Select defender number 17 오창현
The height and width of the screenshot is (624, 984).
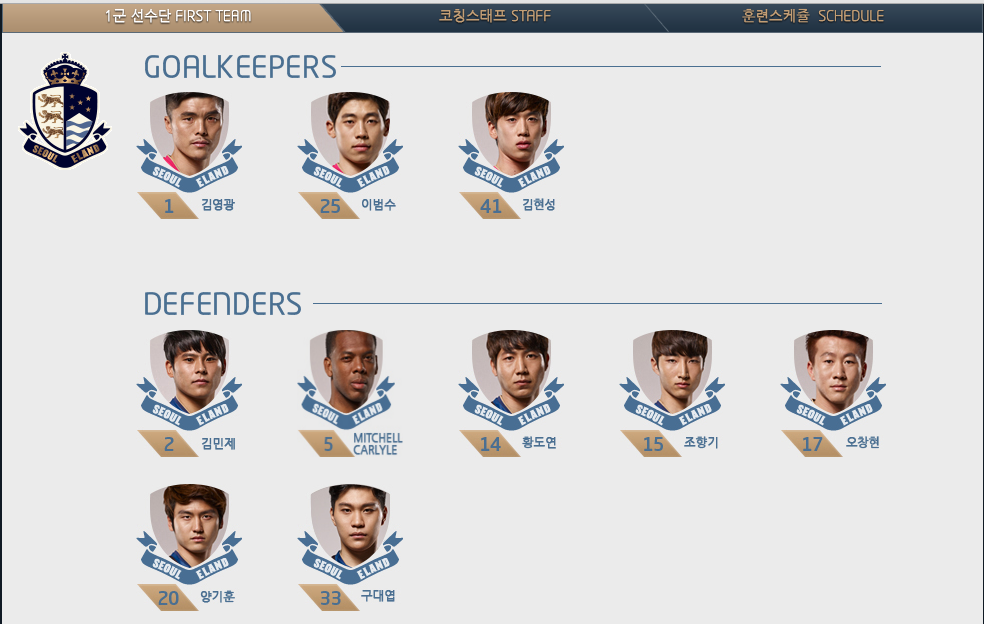832,378
